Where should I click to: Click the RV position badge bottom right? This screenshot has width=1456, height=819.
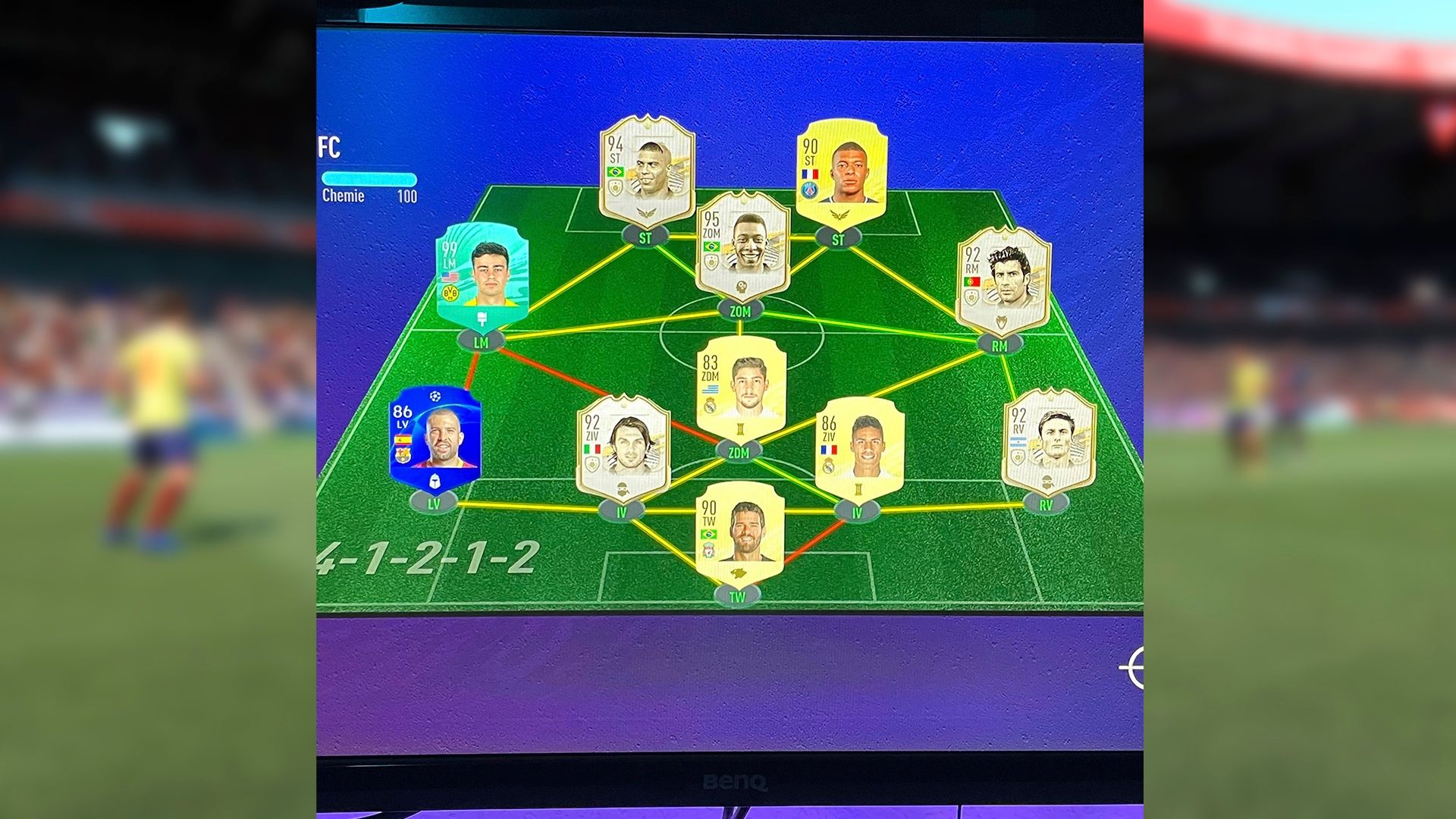click(x=1046, y=503)
